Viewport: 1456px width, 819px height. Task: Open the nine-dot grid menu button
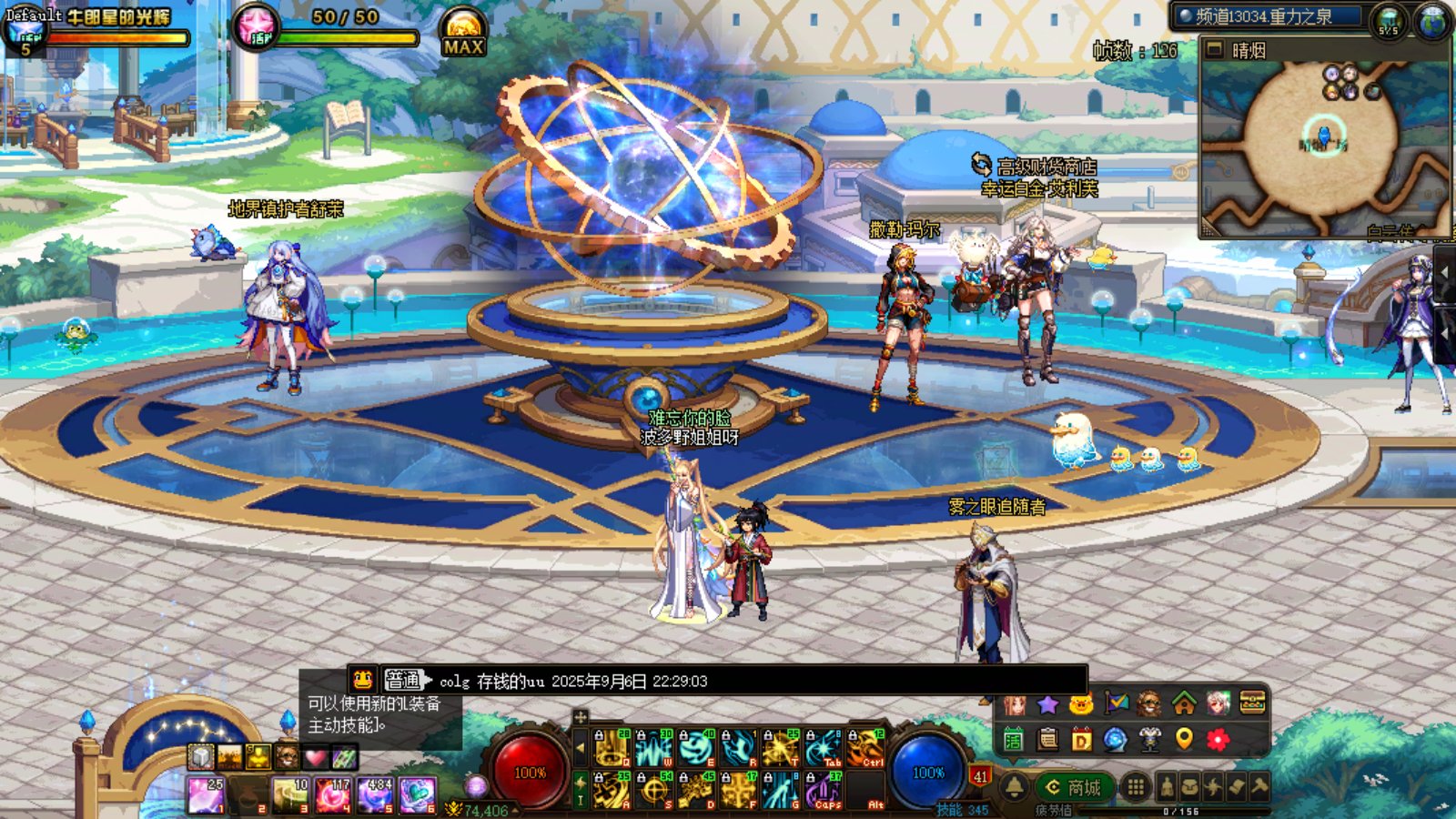coord(1136,787)
